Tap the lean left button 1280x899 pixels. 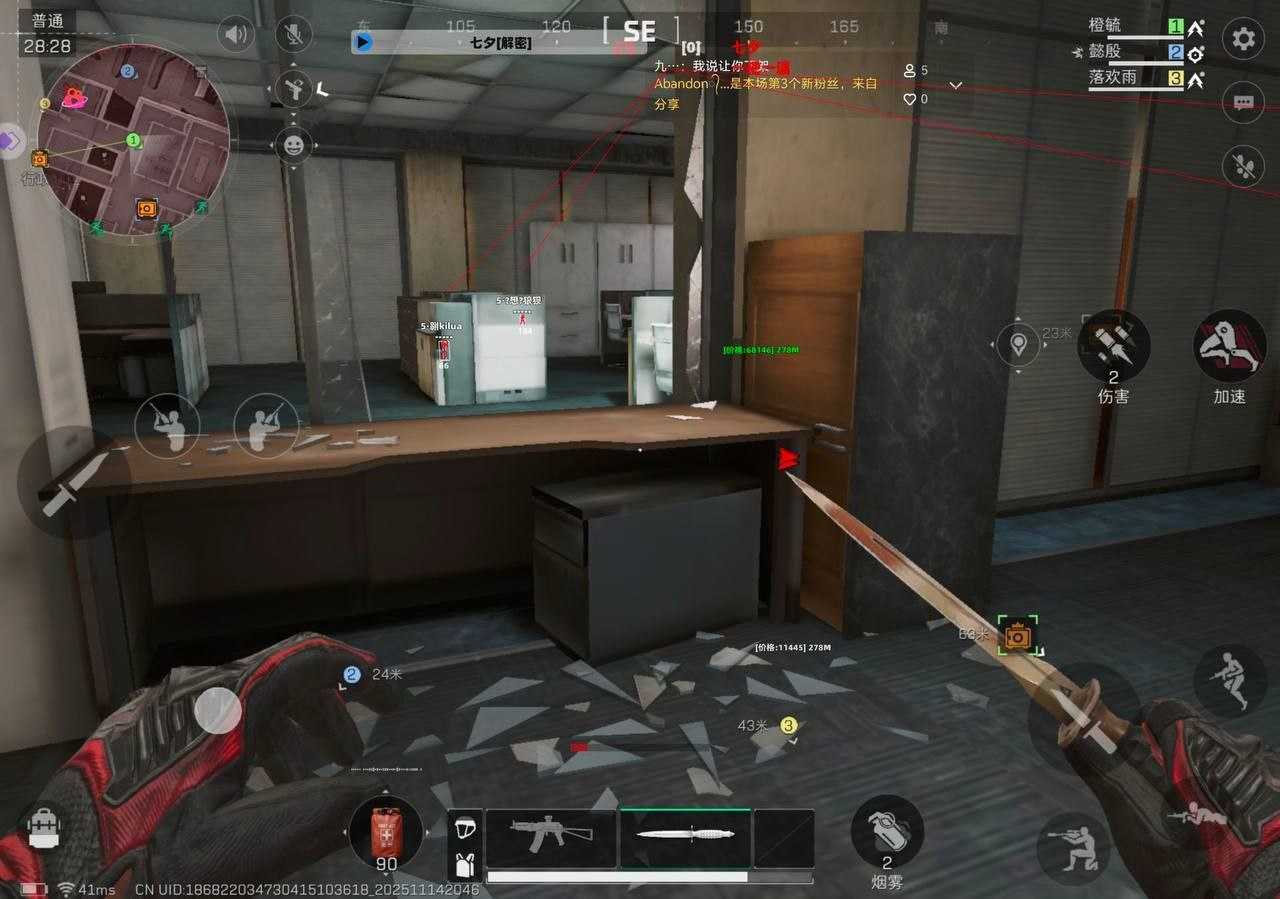coord(166,425)
